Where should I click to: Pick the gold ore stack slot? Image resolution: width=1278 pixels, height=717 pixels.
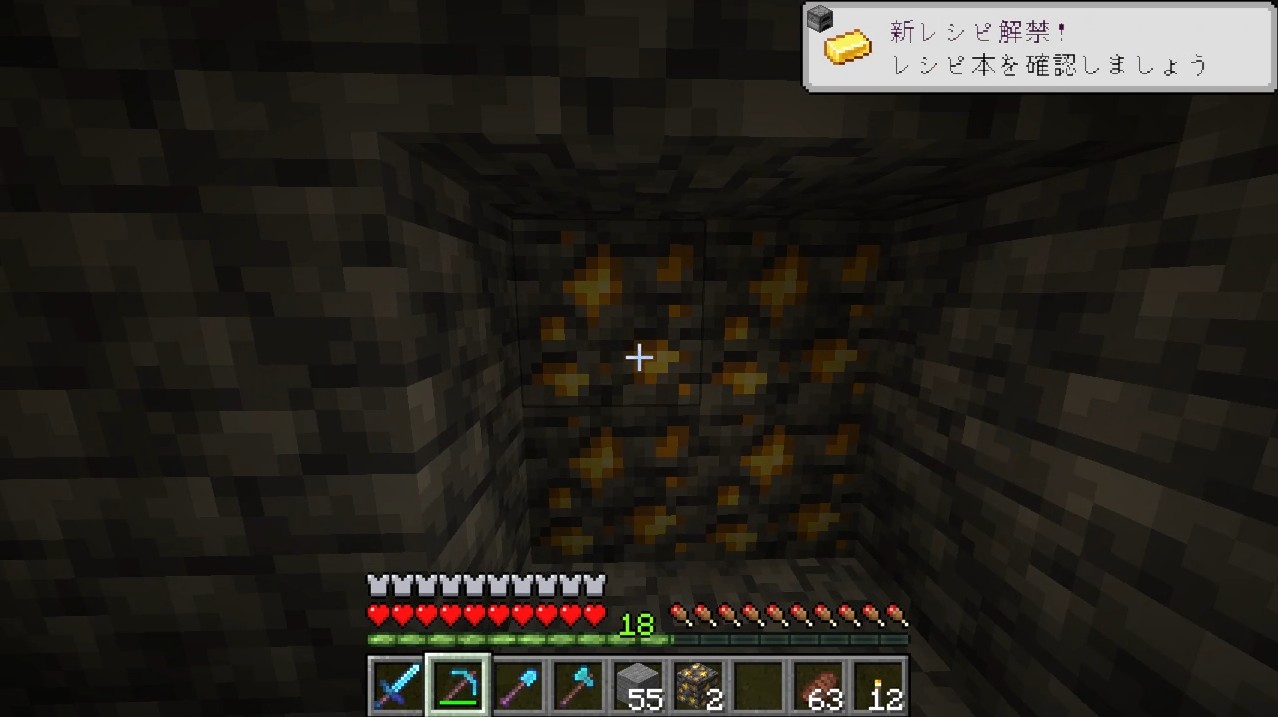(698, 686)
